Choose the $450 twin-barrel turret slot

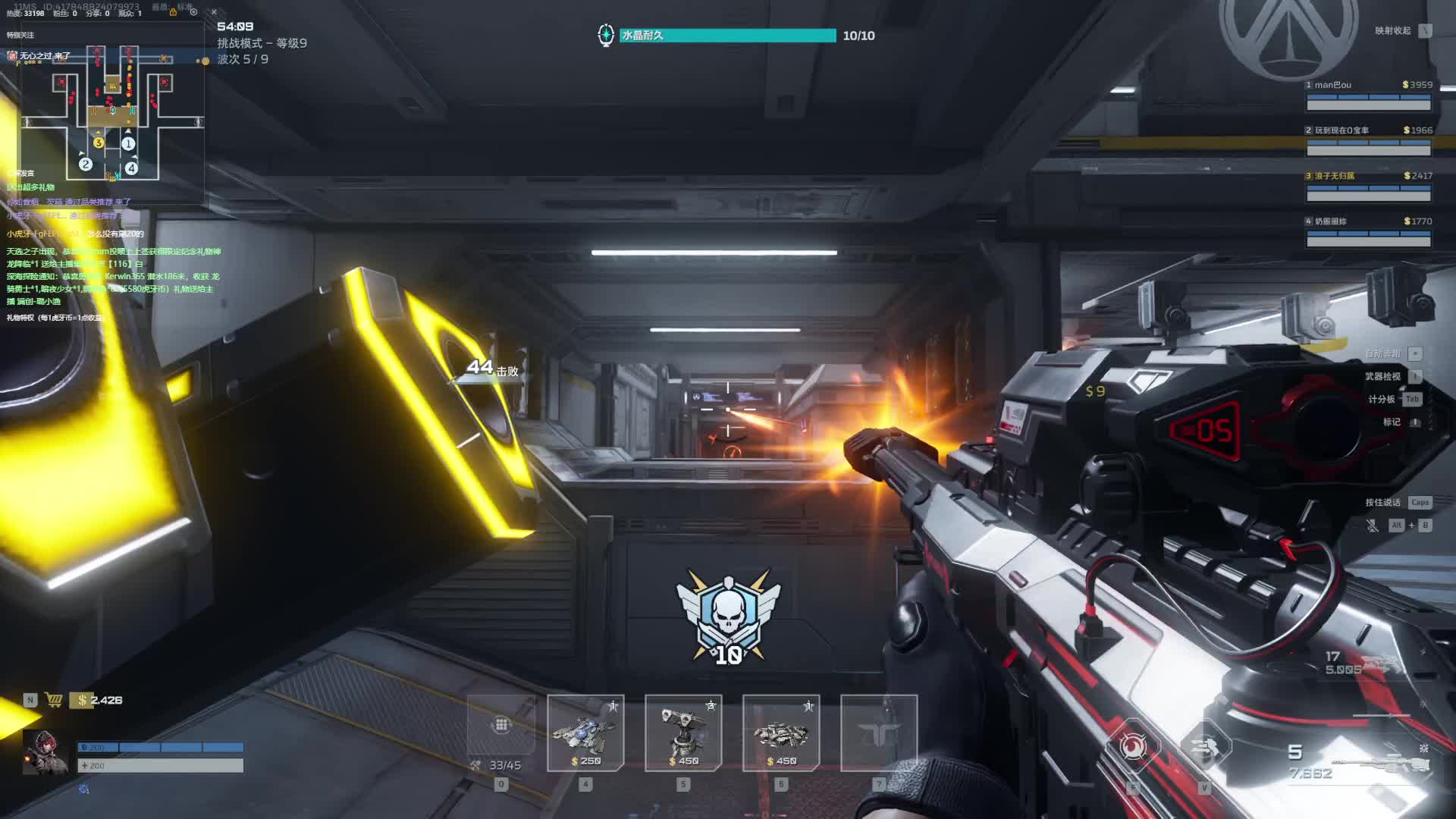pos(683,733)
